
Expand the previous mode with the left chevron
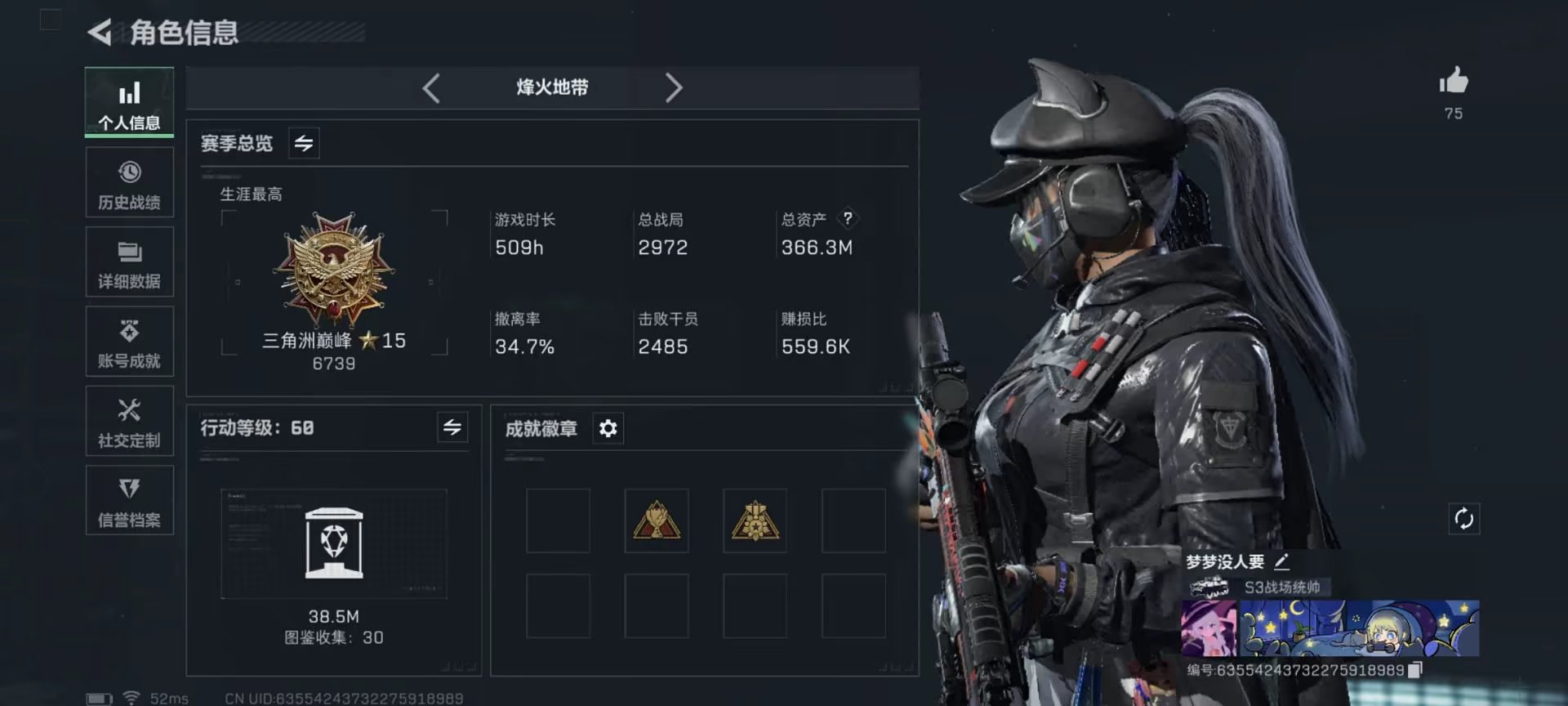[431, 87]
